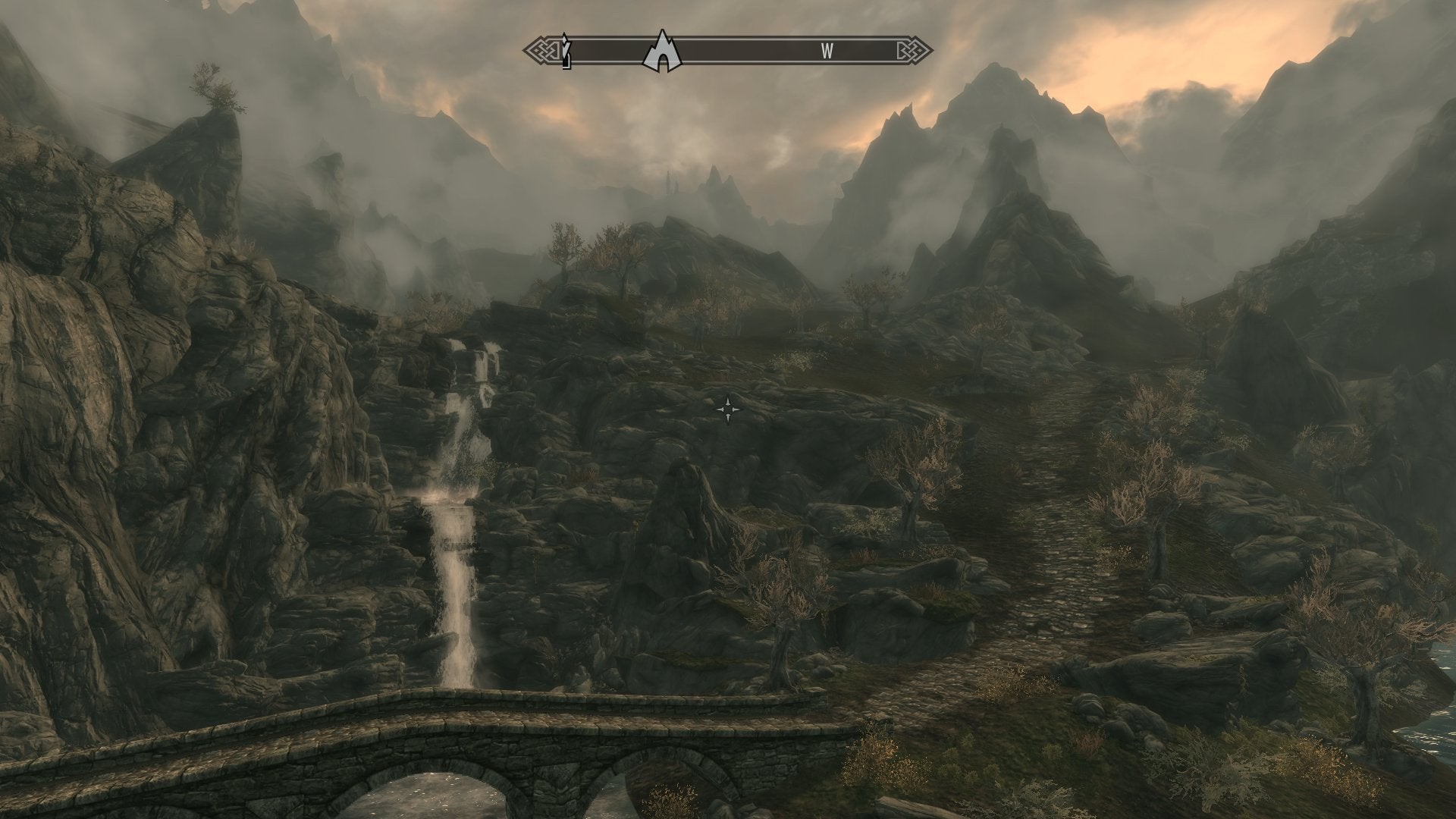Image resolution: width=1456 pixels, height=819 pixels.
Task: Select the partly hidden marker at compass edge
Action: pyautogui.click(x=565, y=51)
